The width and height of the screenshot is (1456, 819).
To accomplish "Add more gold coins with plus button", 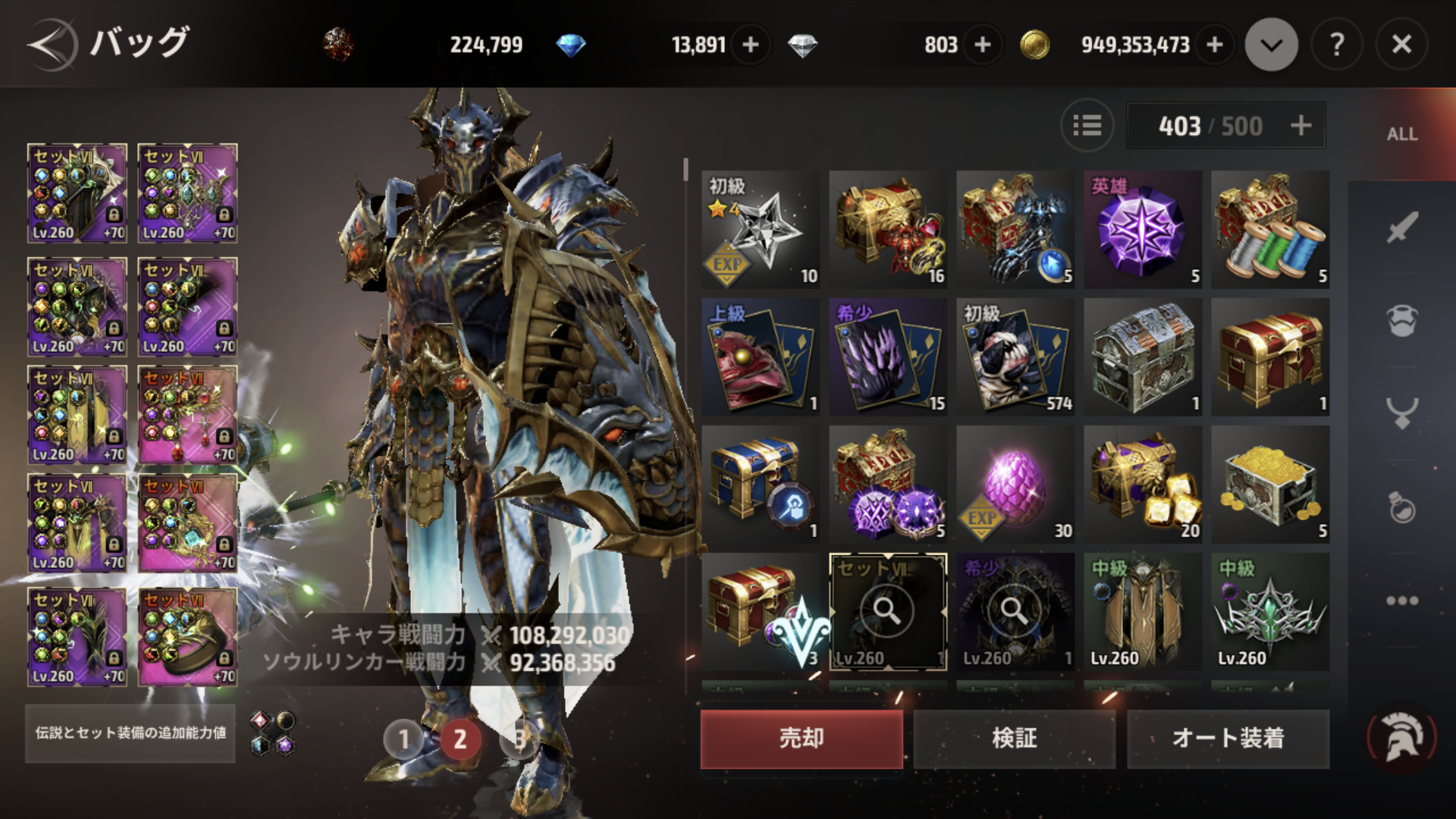I will point(1215,45).
